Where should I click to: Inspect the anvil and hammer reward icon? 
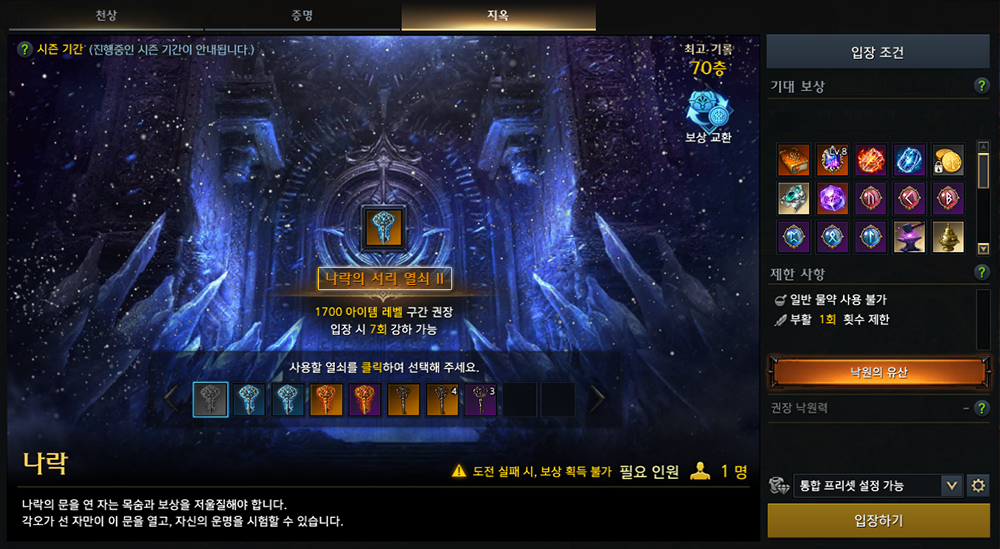pyautogui.click(x=909, y=237)
